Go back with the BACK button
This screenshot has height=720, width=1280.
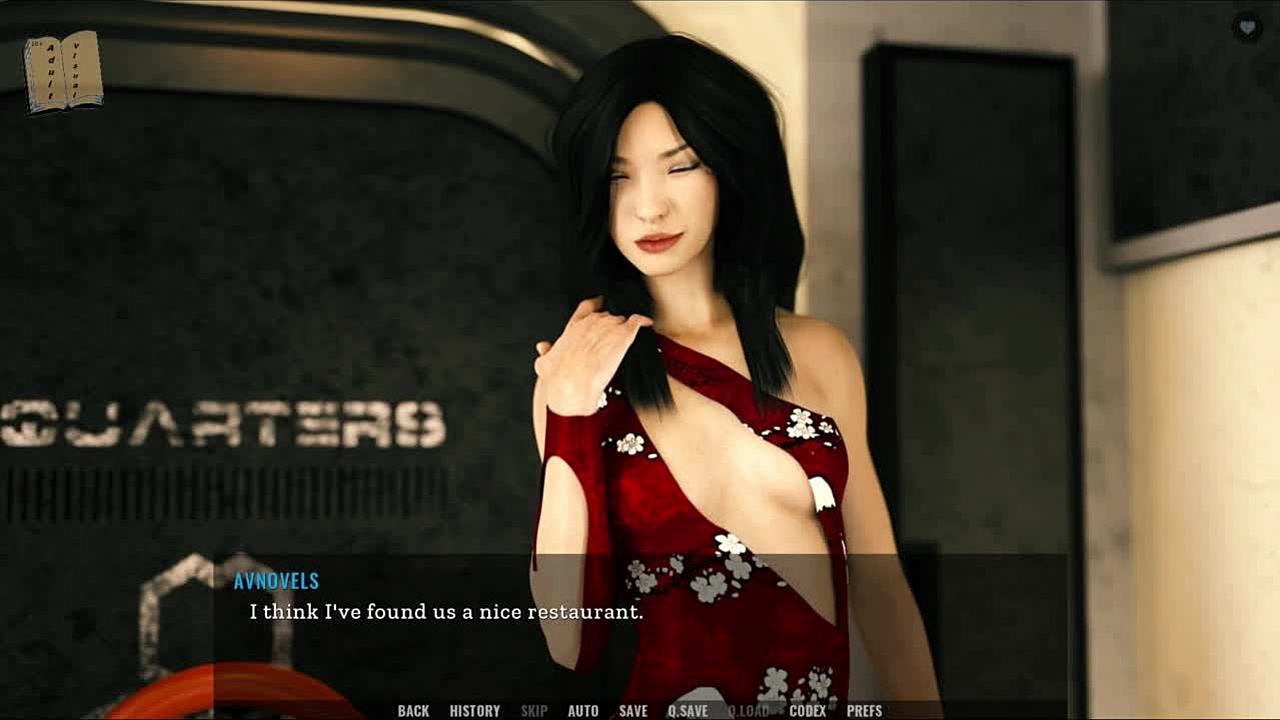[x=413, y=711]
